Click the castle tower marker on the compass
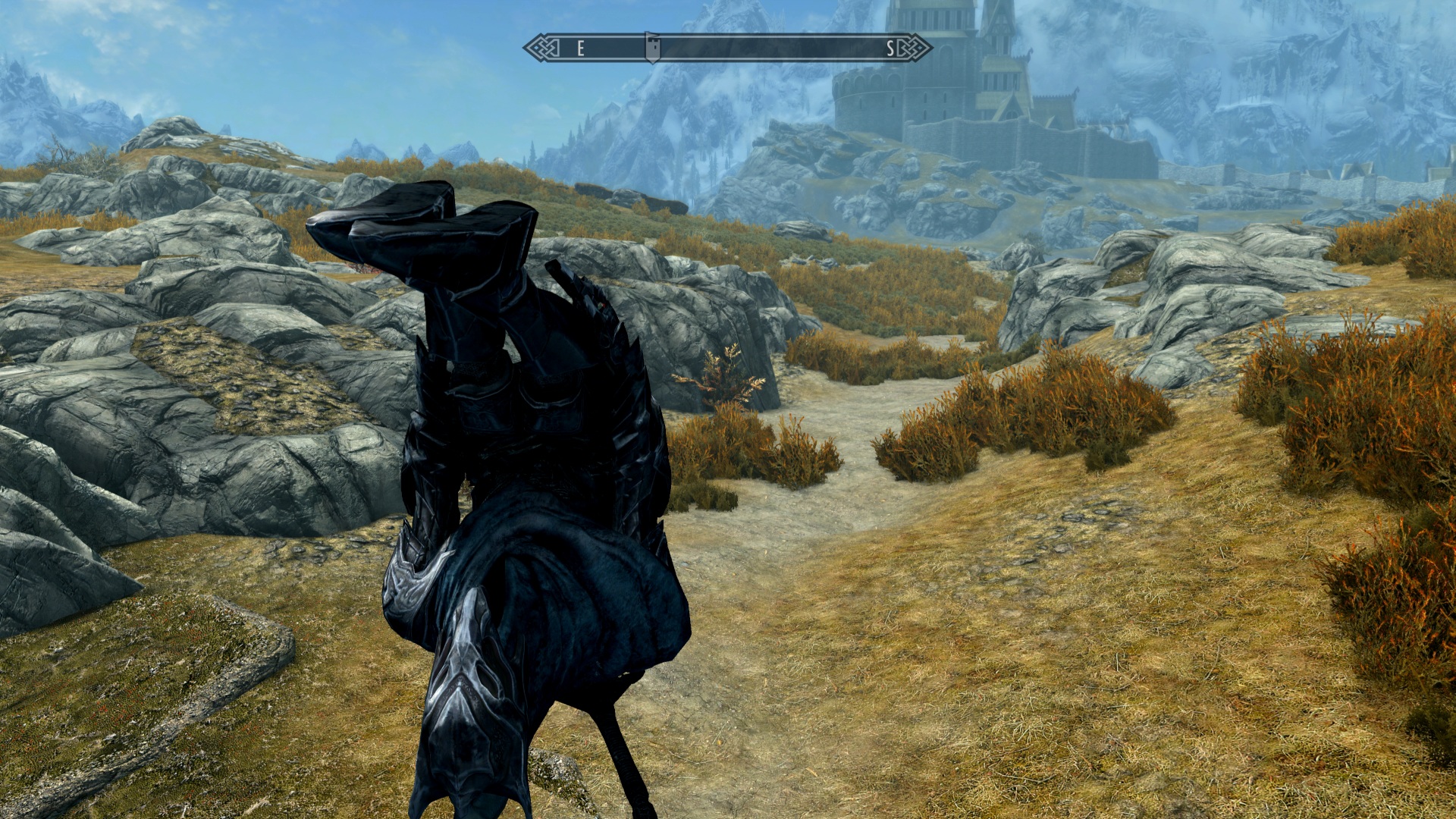This screenshot has height=819, width=1456. click(652, 48)
